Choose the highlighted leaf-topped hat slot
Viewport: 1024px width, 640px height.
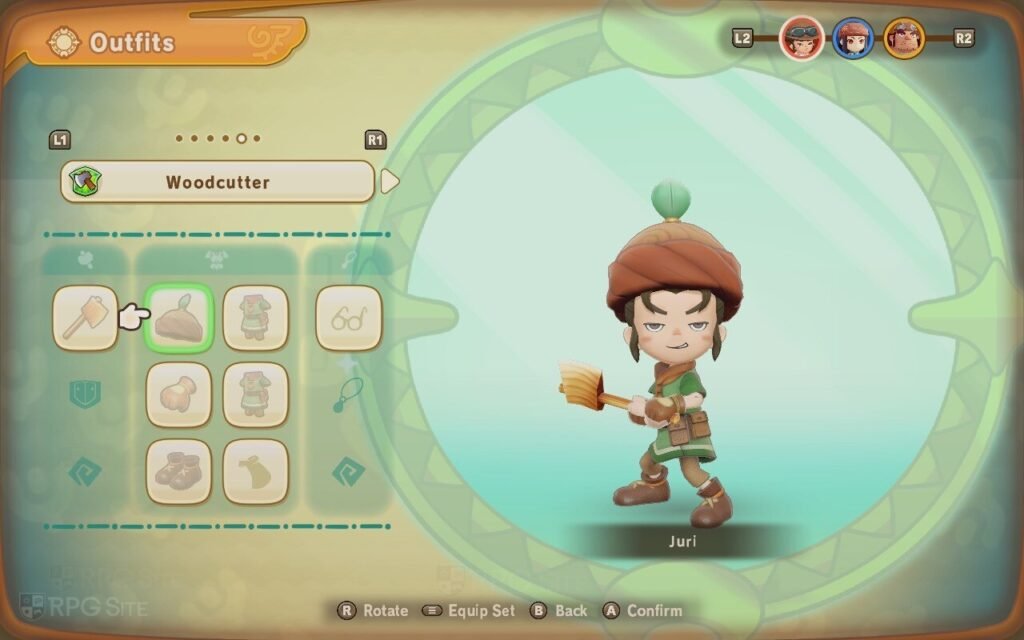click(x=180, y=318)
